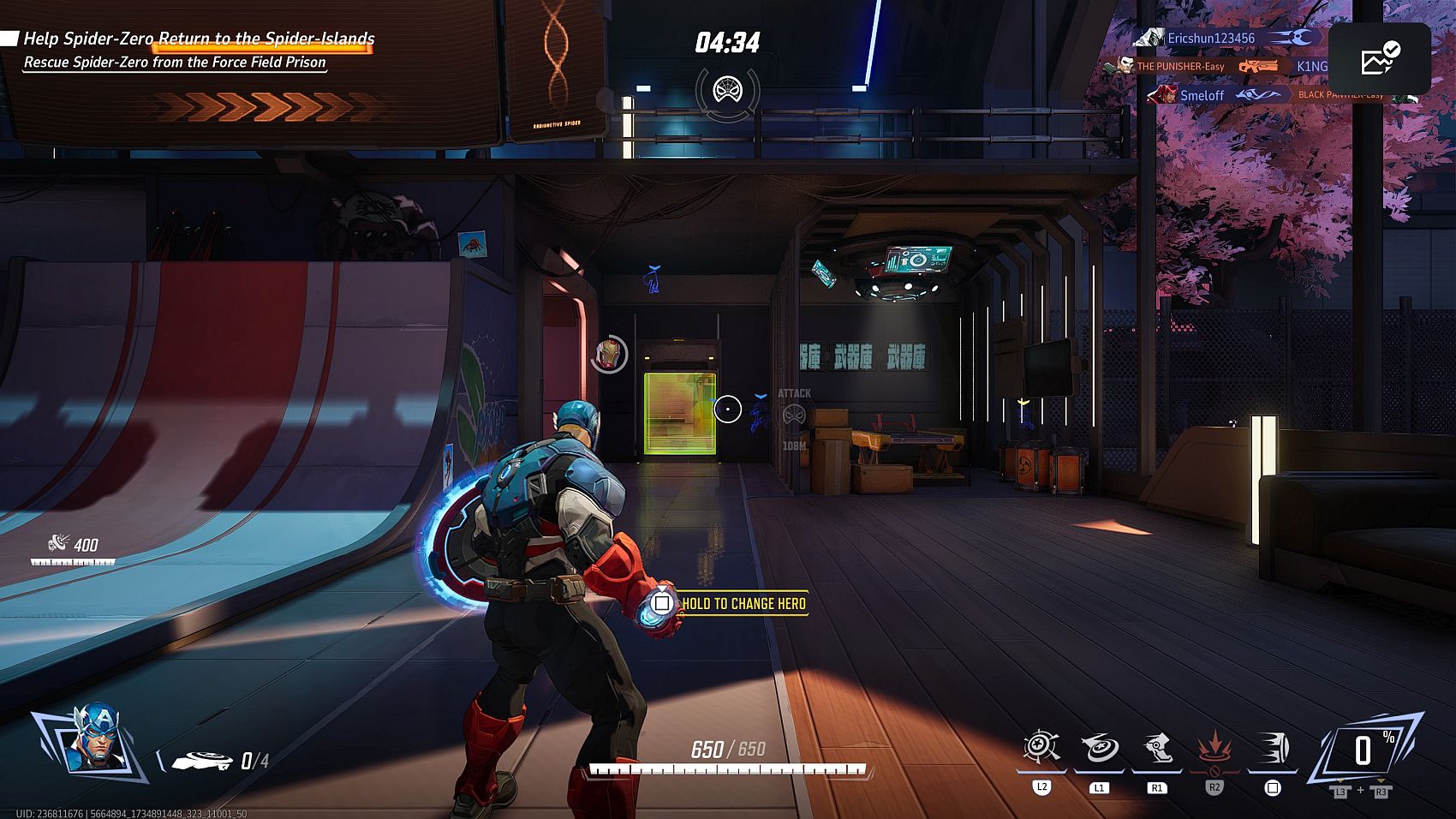Image resolution: width=1456 pixels, height=819 pixels.
Task: Click the ultimate charge percentage gauge
Action: tap(1364, 750)
